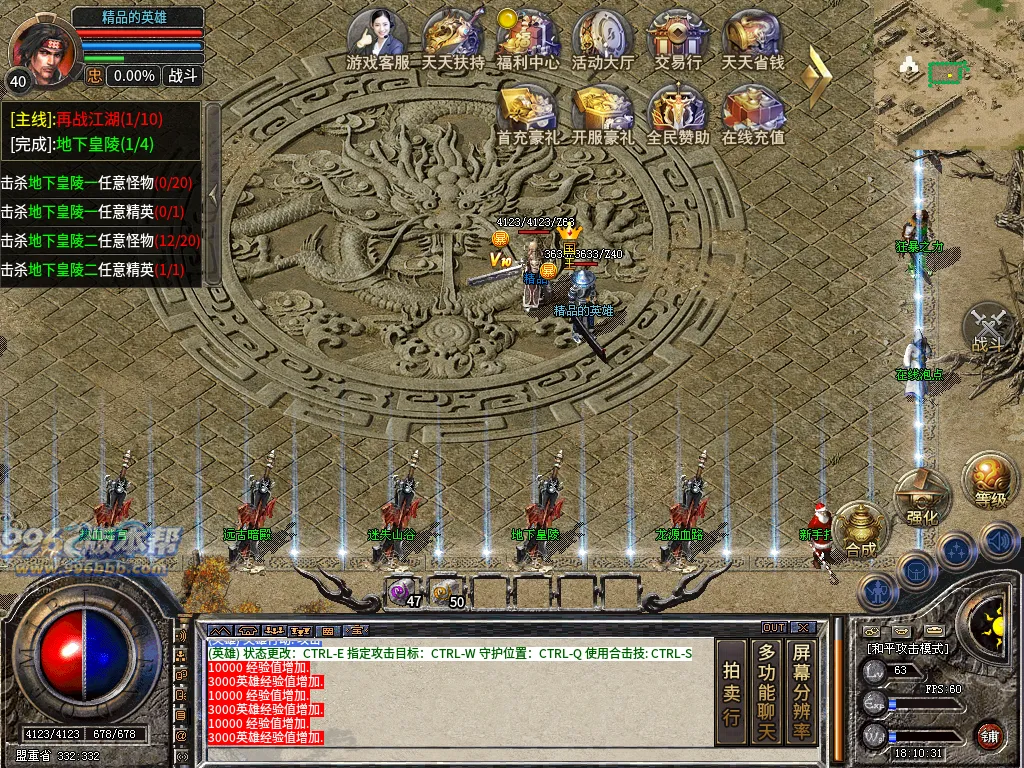Open the 多功能聊天 multi-function chat button

(x=766, y=692)
